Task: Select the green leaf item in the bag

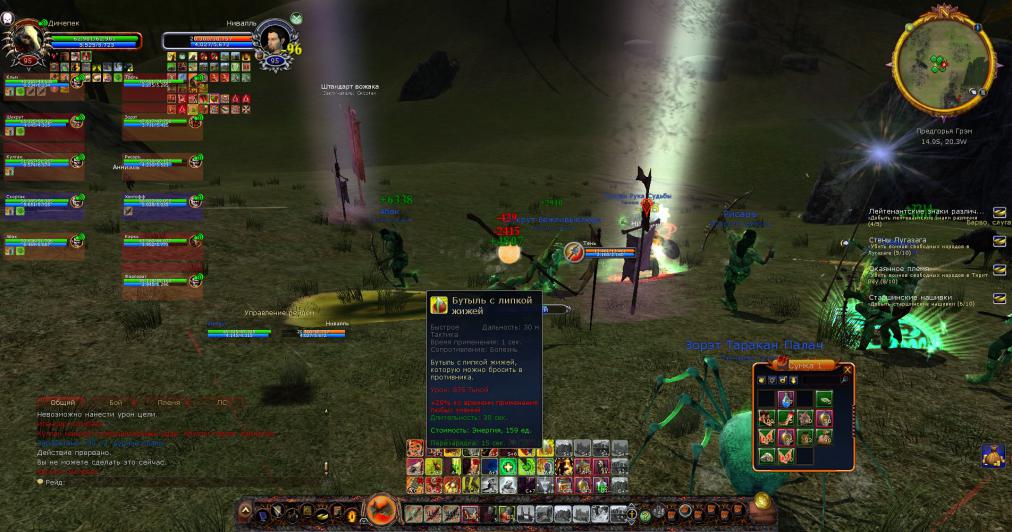Action: (x=824, y=400)
